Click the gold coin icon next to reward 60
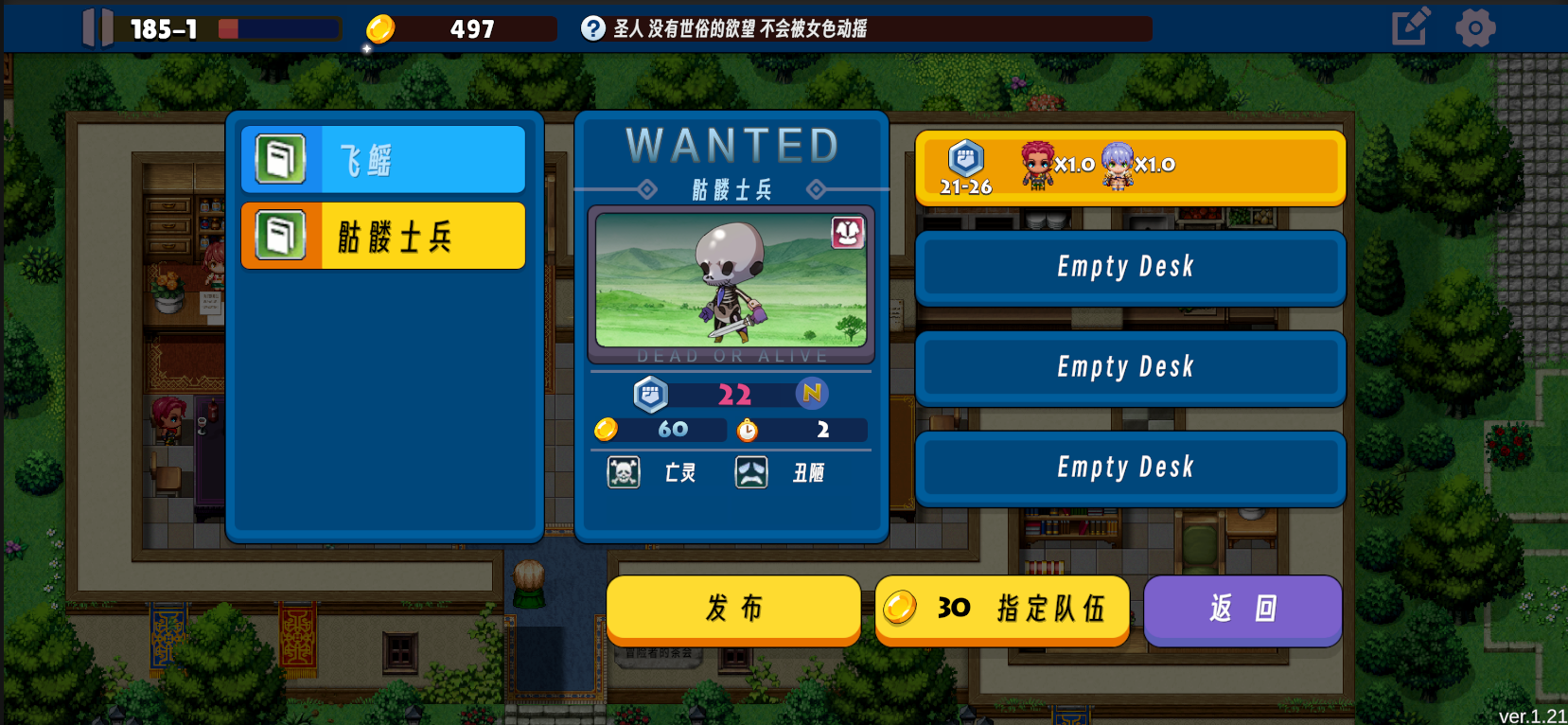Image resolution: width=1568 pixels, height=725 pixels. (x=607, y=430)
